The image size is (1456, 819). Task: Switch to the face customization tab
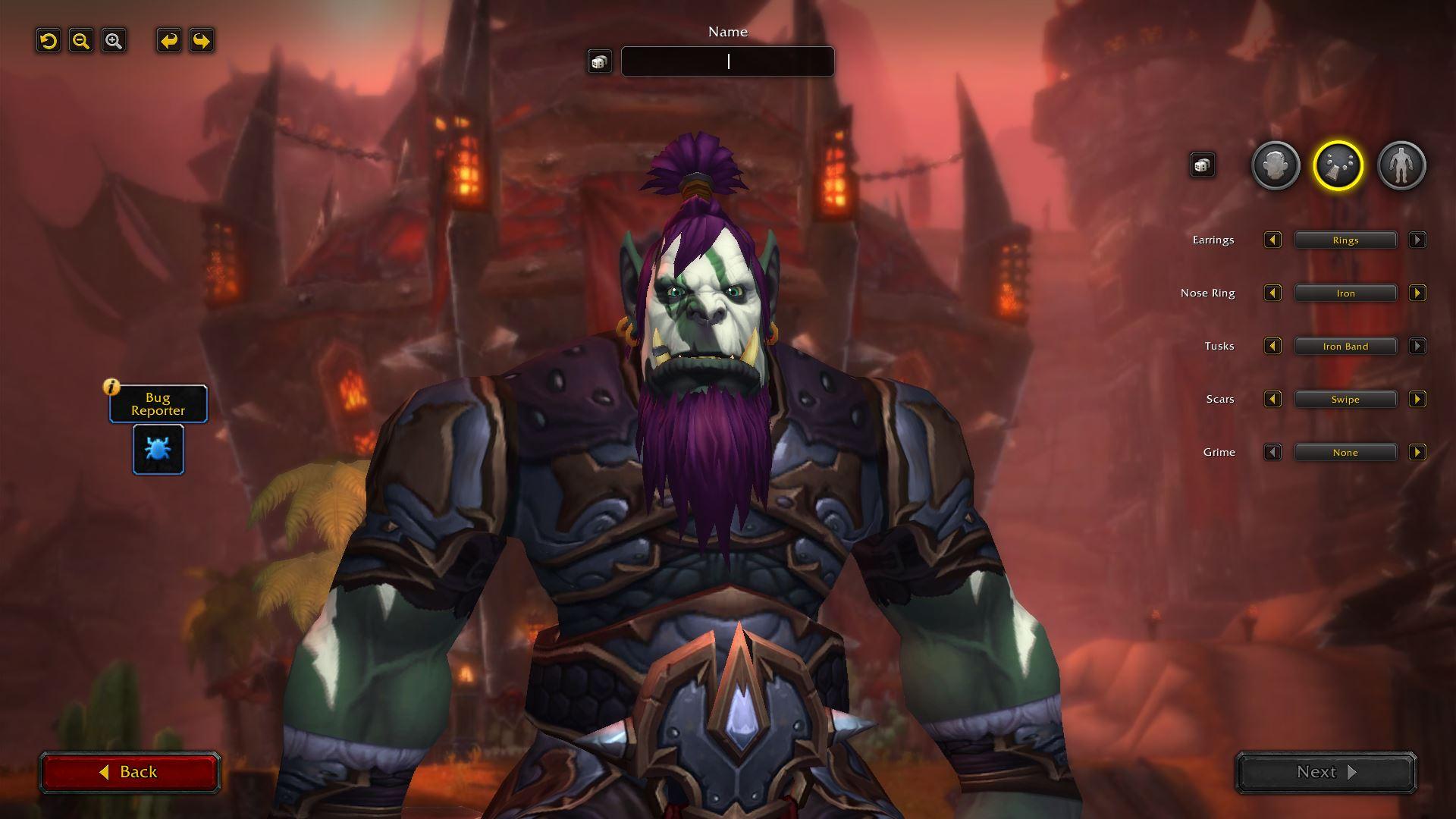1276,165
